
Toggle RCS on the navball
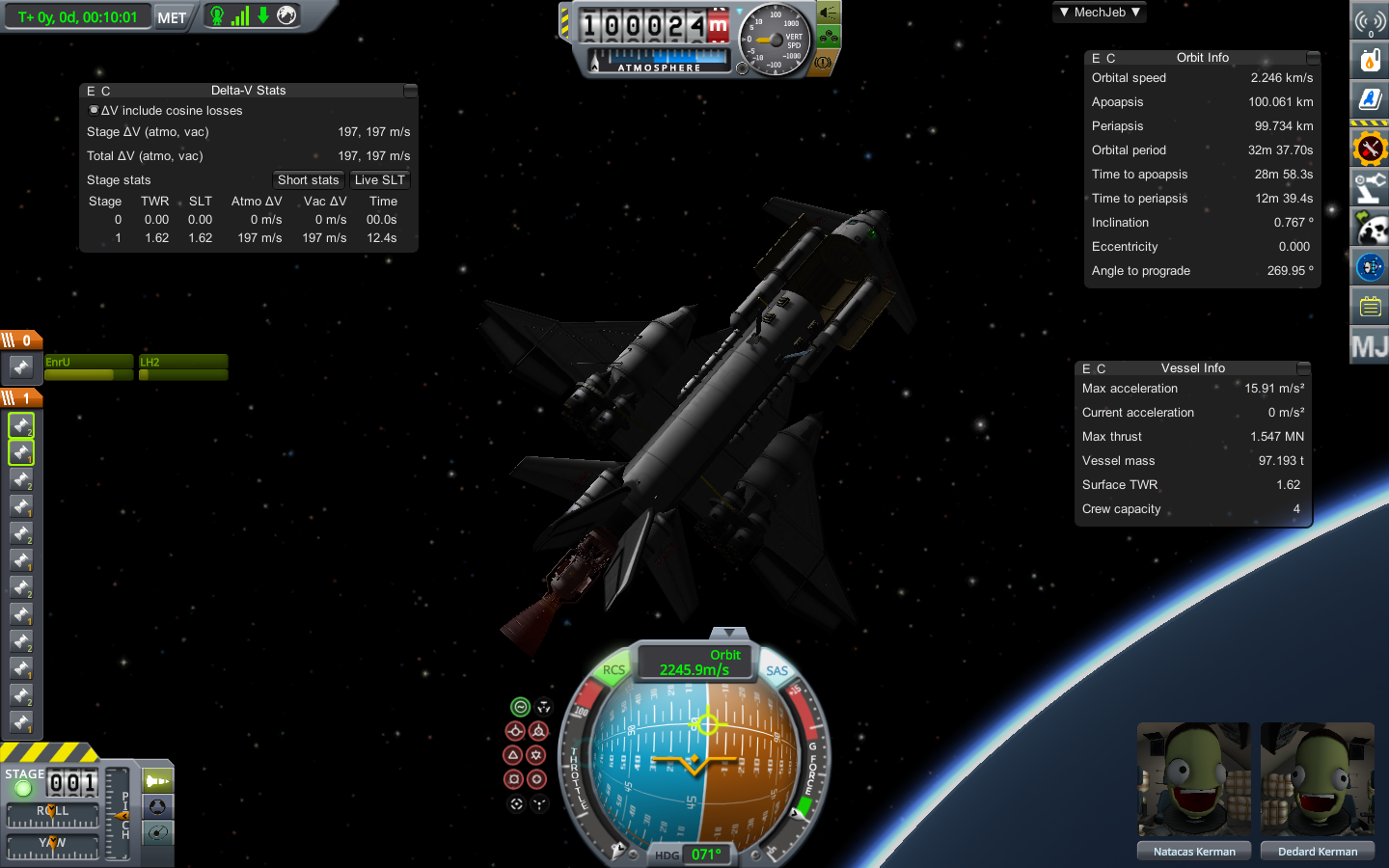tap(613, 670)
